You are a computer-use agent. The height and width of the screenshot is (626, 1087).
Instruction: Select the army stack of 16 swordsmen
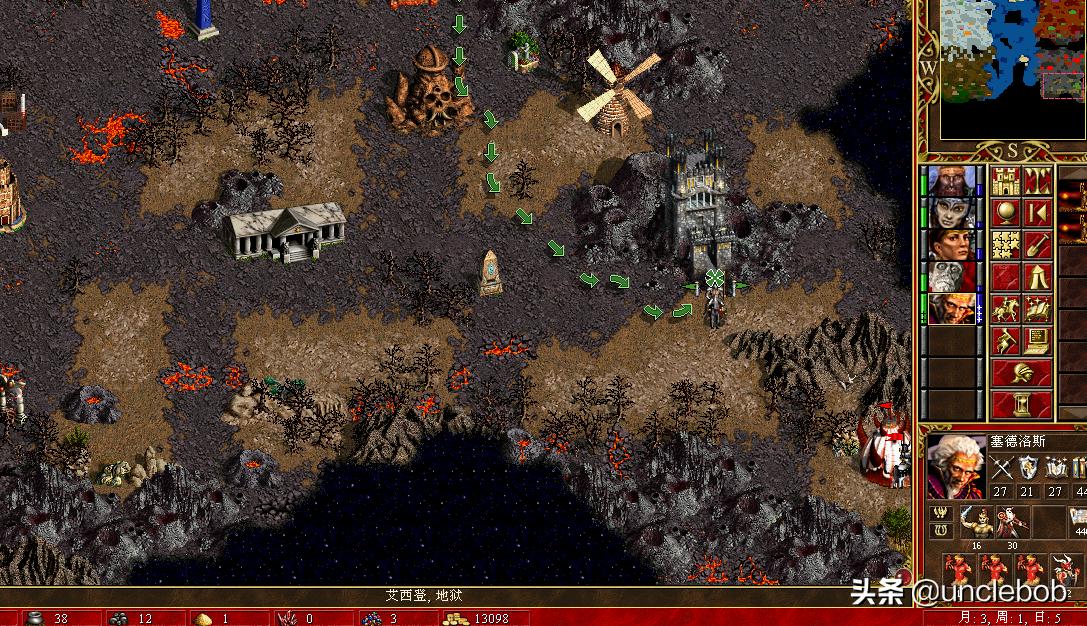(975, 522)
